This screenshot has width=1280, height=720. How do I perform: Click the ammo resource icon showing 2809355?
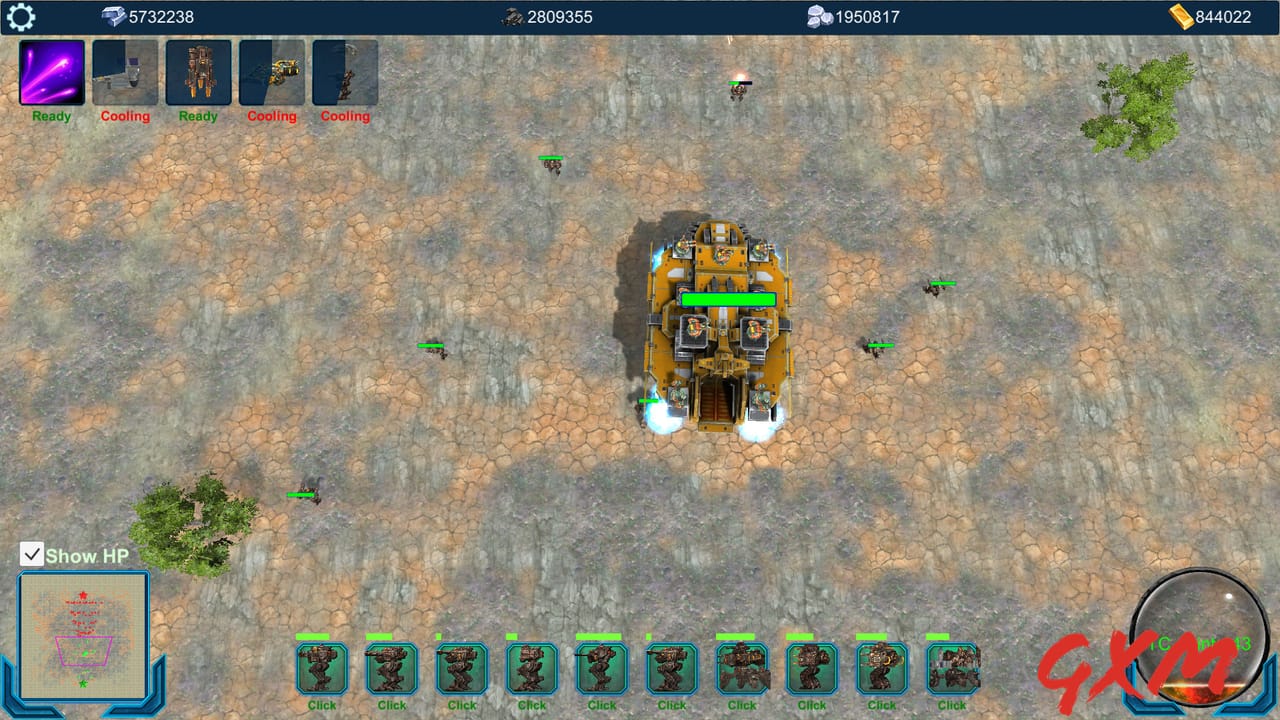pyautogui.click(x=513, y=16)
